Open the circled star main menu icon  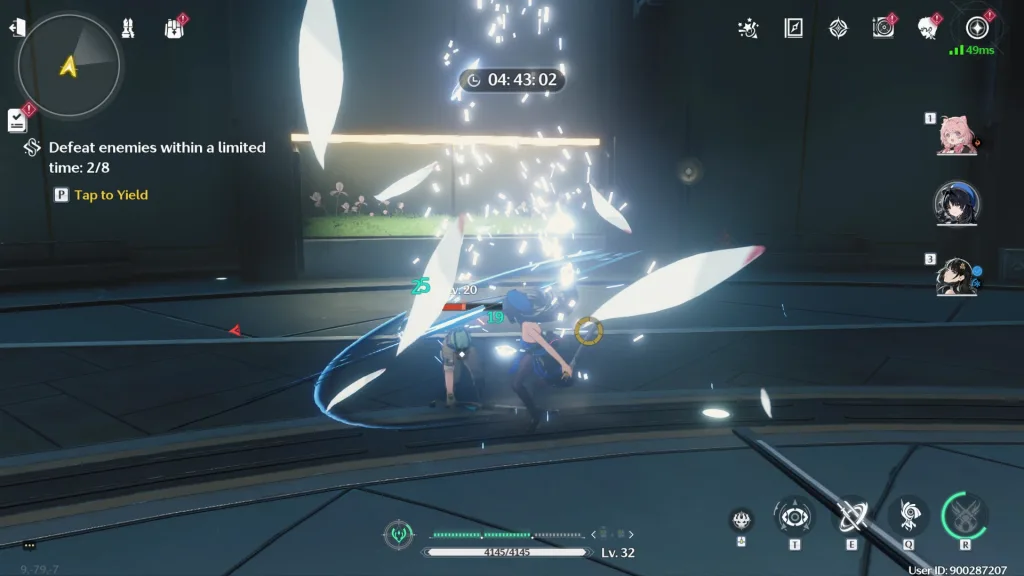tap(977, 28)
